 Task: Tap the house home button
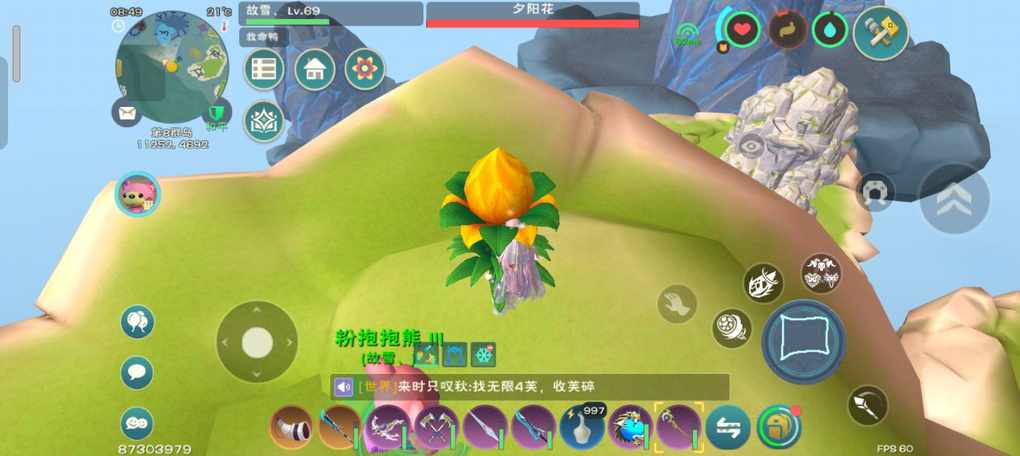click(314, 69)
